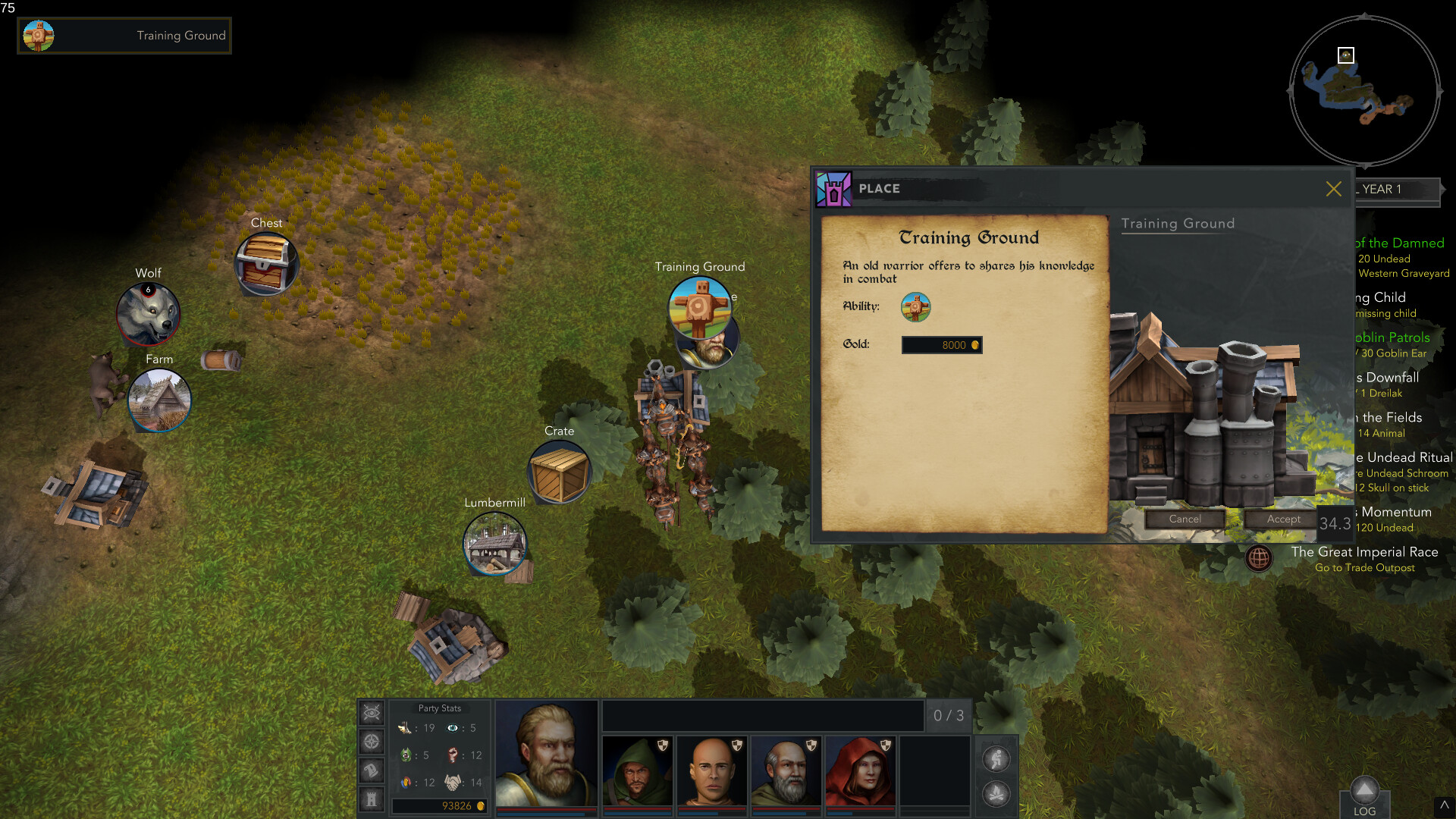
Task: Edit the gold amount field showing 8000
Action: tap(941, 345)
